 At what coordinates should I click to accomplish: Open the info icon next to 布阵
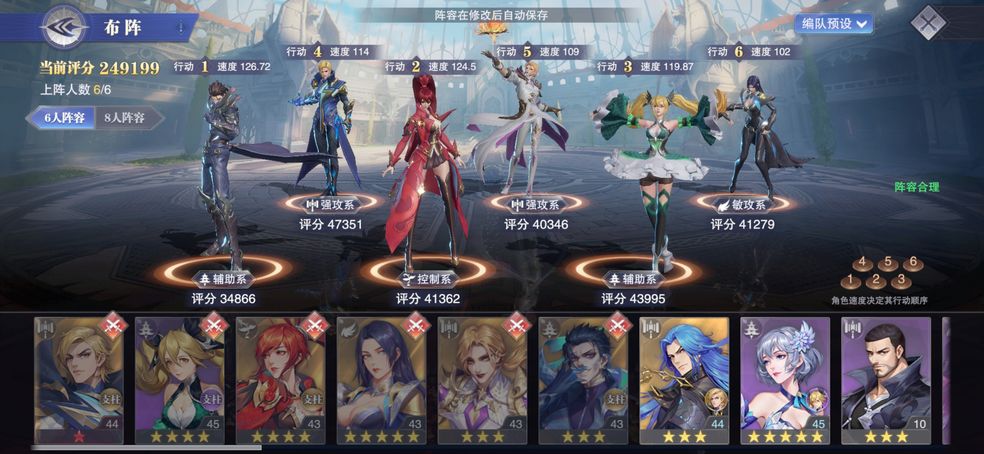pyautogui.click(x=181, y=28)
